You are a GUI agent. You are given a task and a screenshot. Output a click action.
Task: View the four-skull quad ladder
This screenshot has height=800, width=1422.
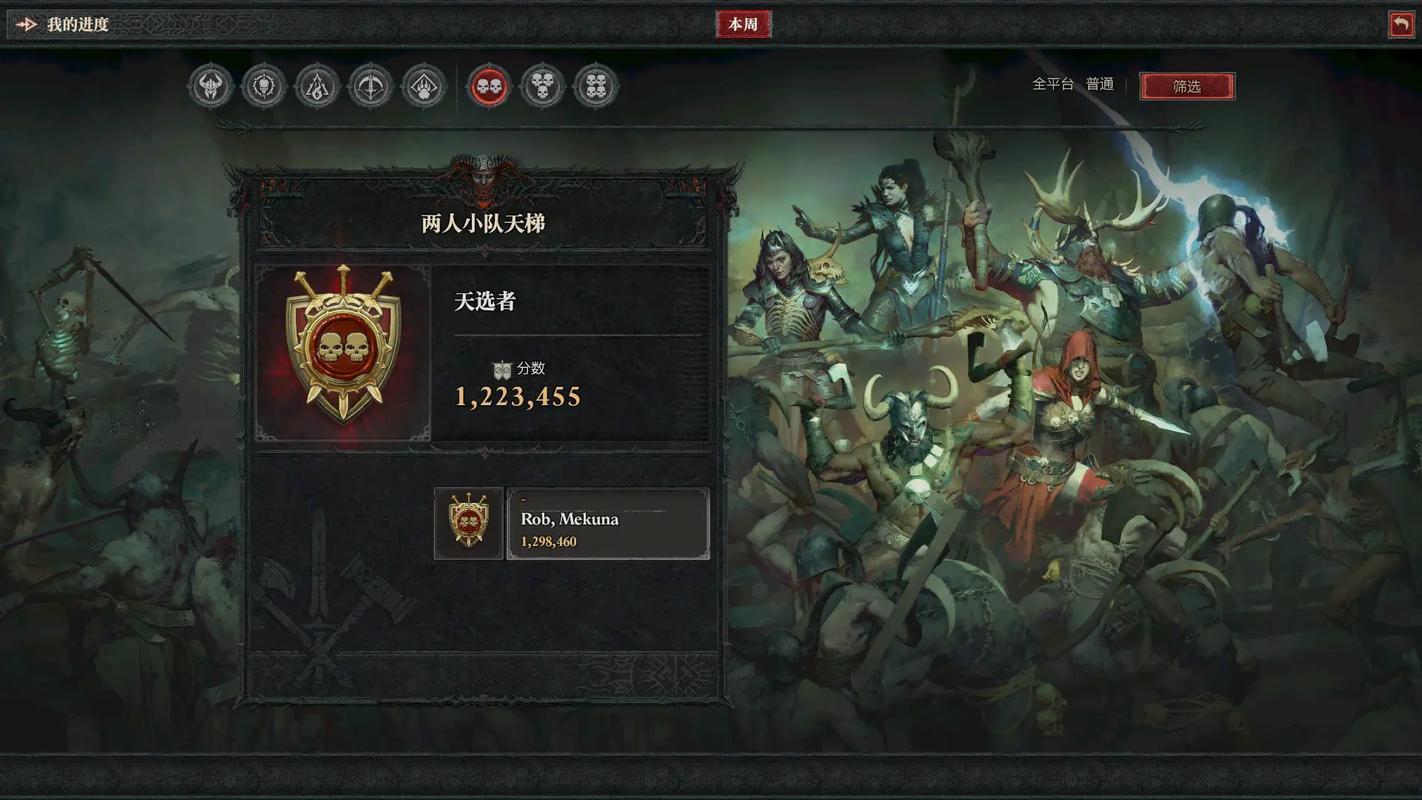(x=596, y=85)
